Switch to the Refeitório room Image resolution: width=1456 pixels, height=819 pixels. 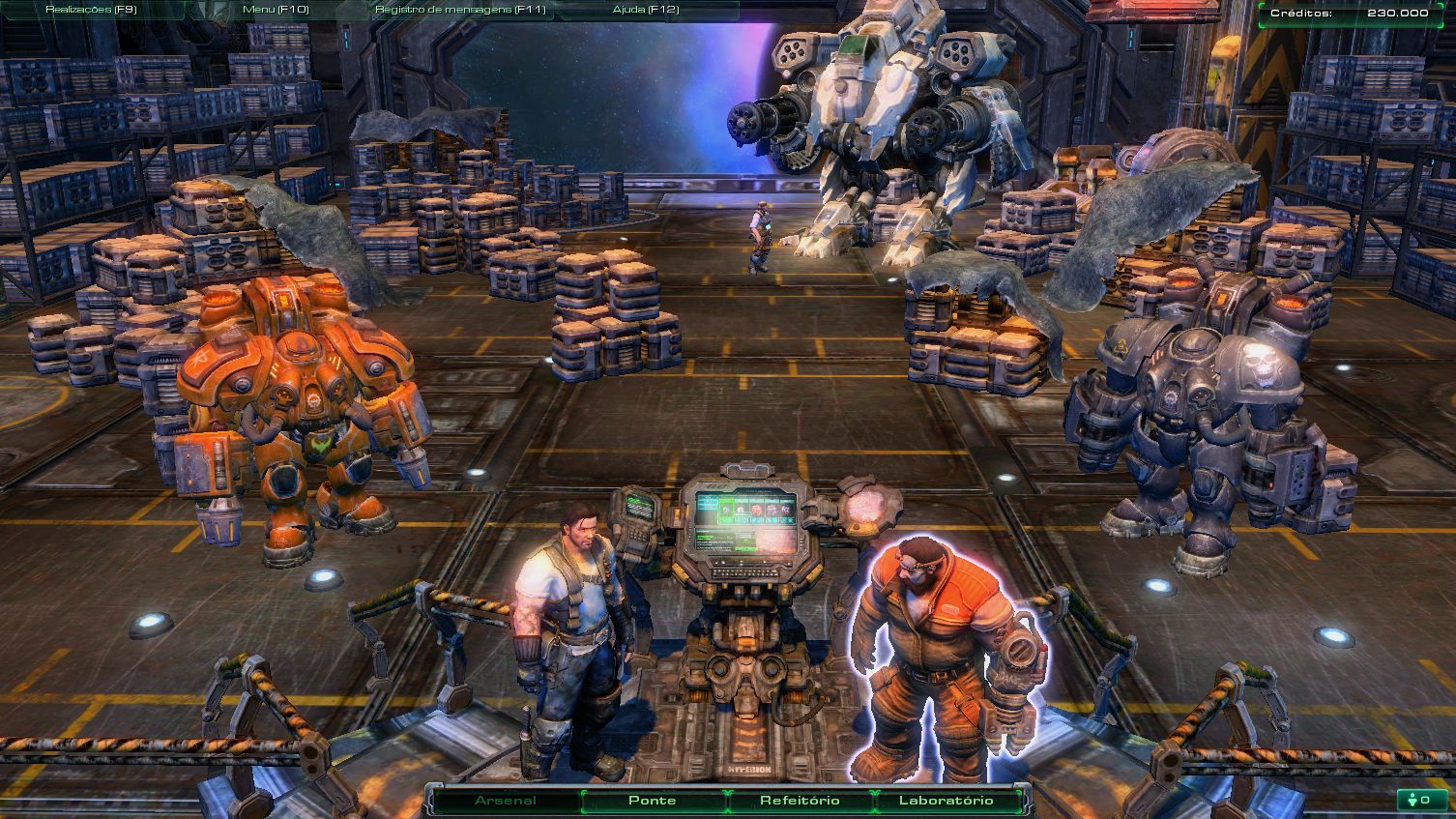pyautogui.click(x=800, y=801)
